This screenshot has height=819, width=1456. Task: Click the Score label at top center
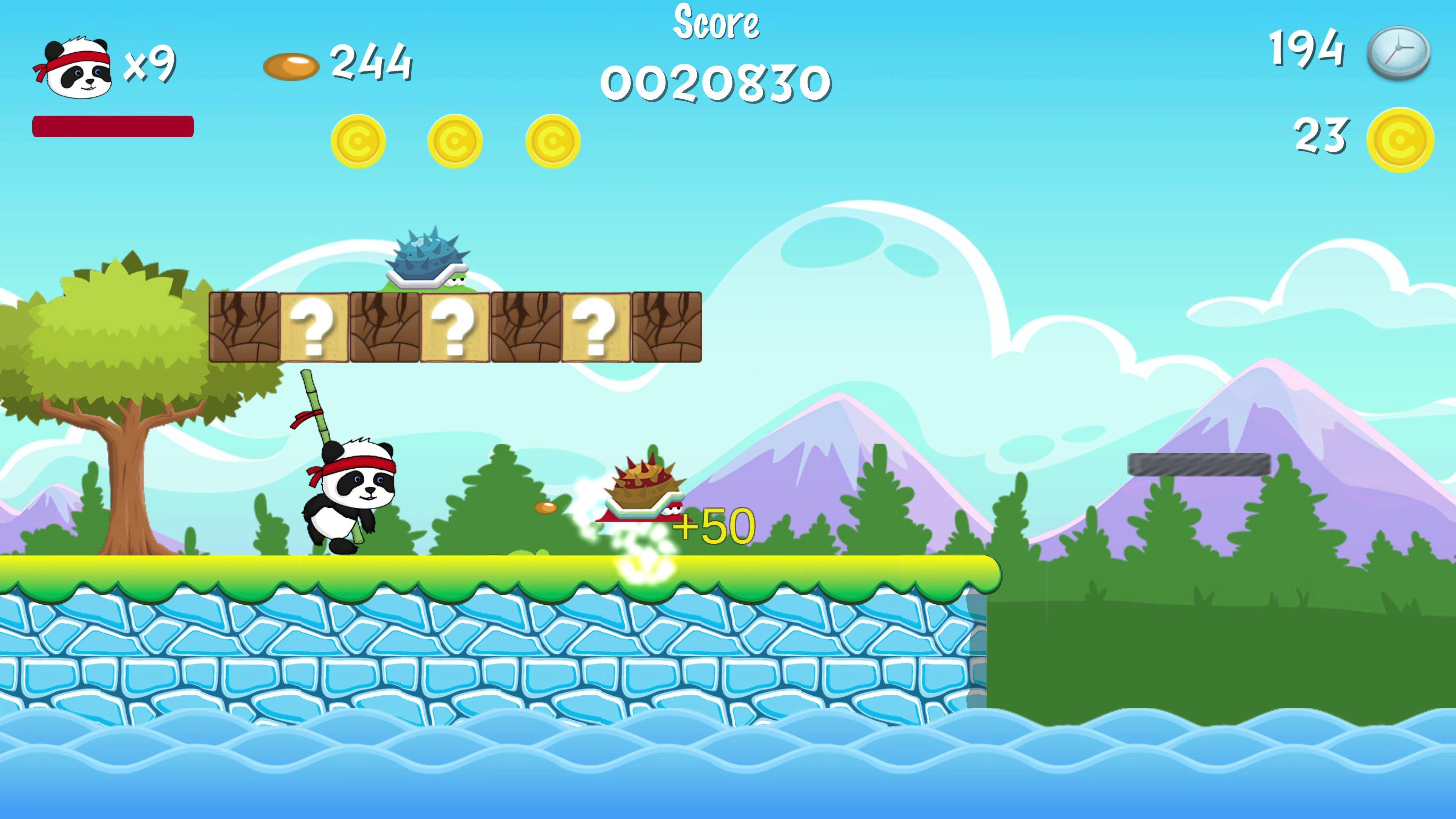(717, 23)
